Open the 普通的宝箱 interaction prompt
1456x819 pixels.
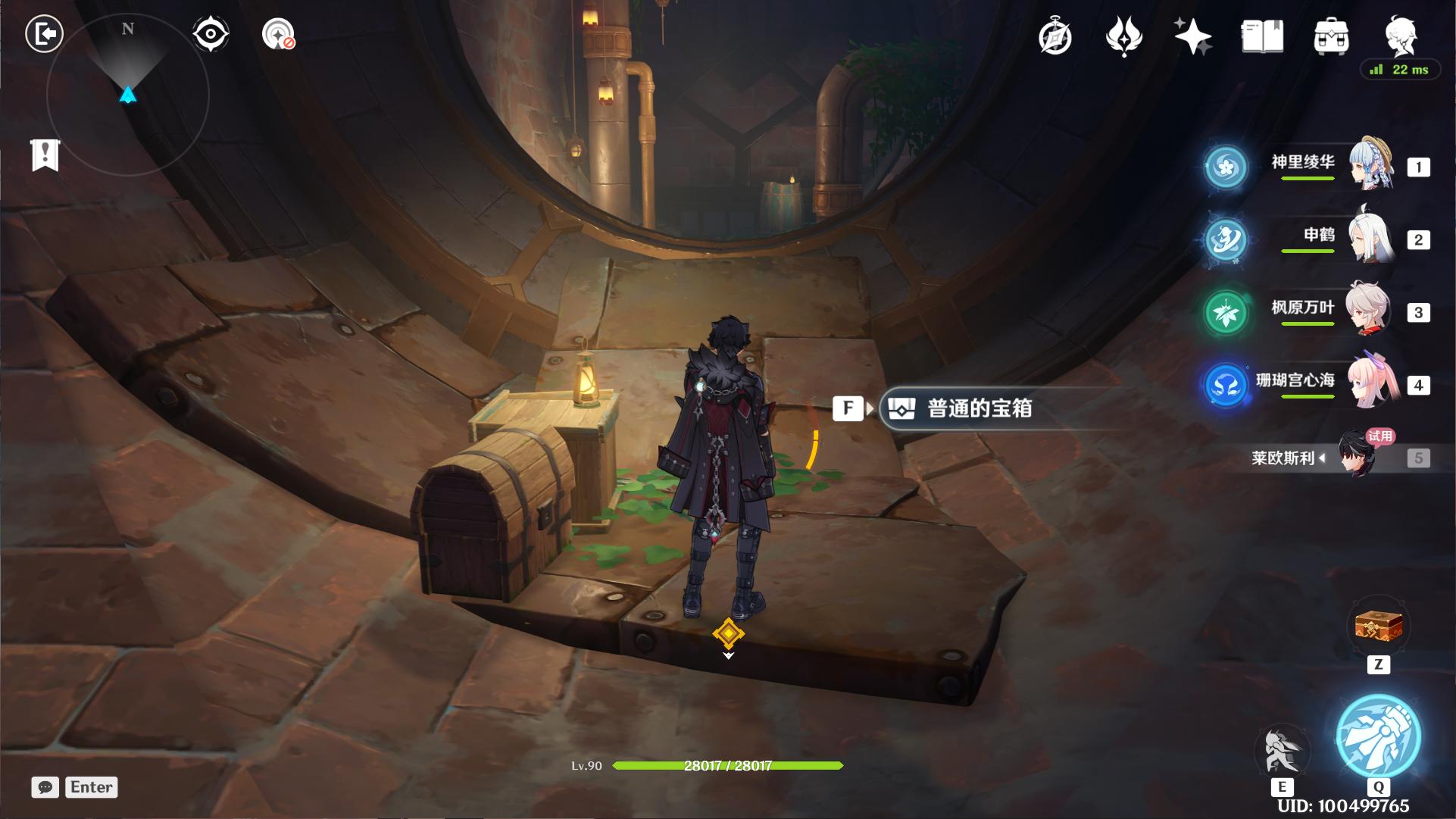pyautogui.click(x=979, y=409)
